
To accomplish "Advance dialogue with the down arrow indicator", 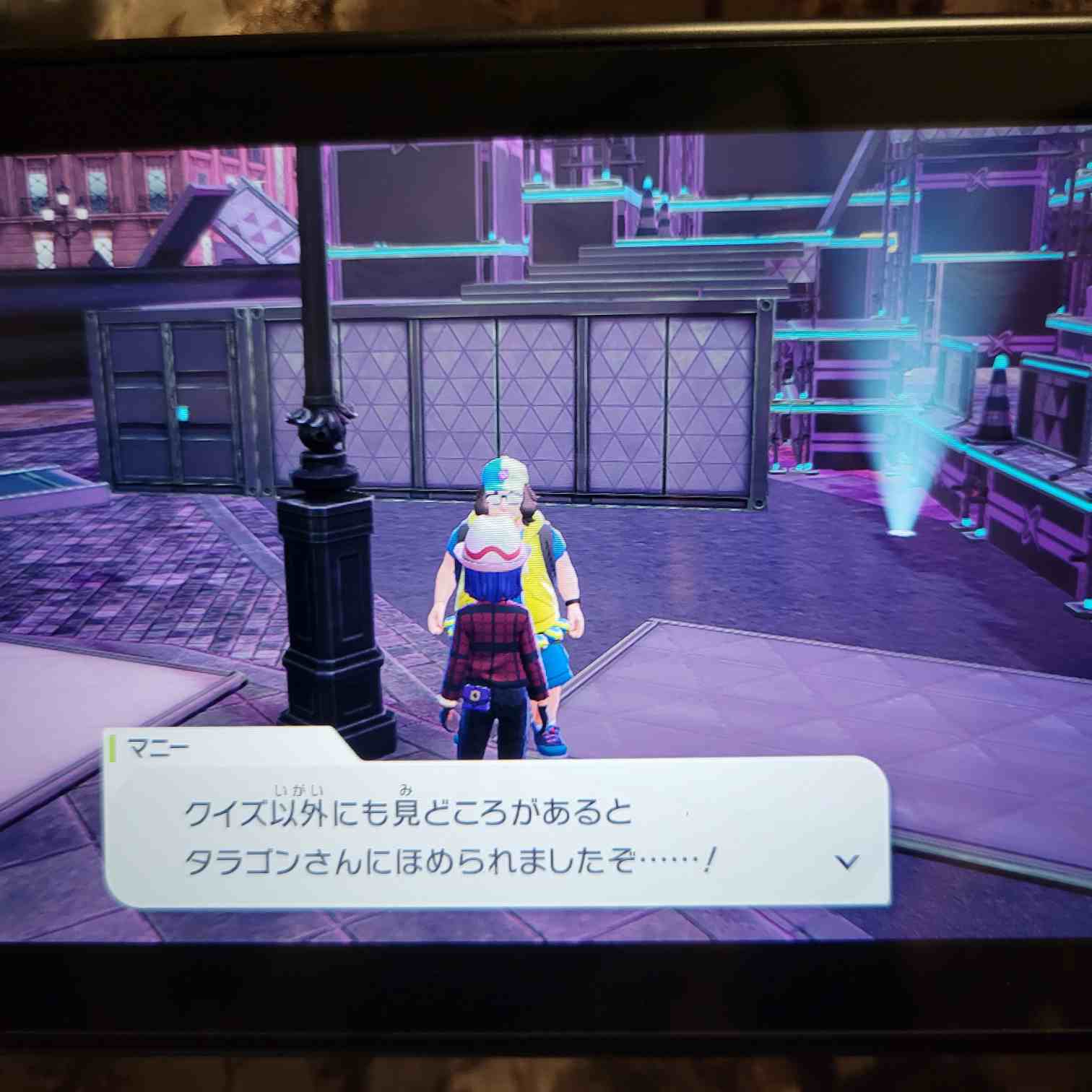I will pos(846,862).
